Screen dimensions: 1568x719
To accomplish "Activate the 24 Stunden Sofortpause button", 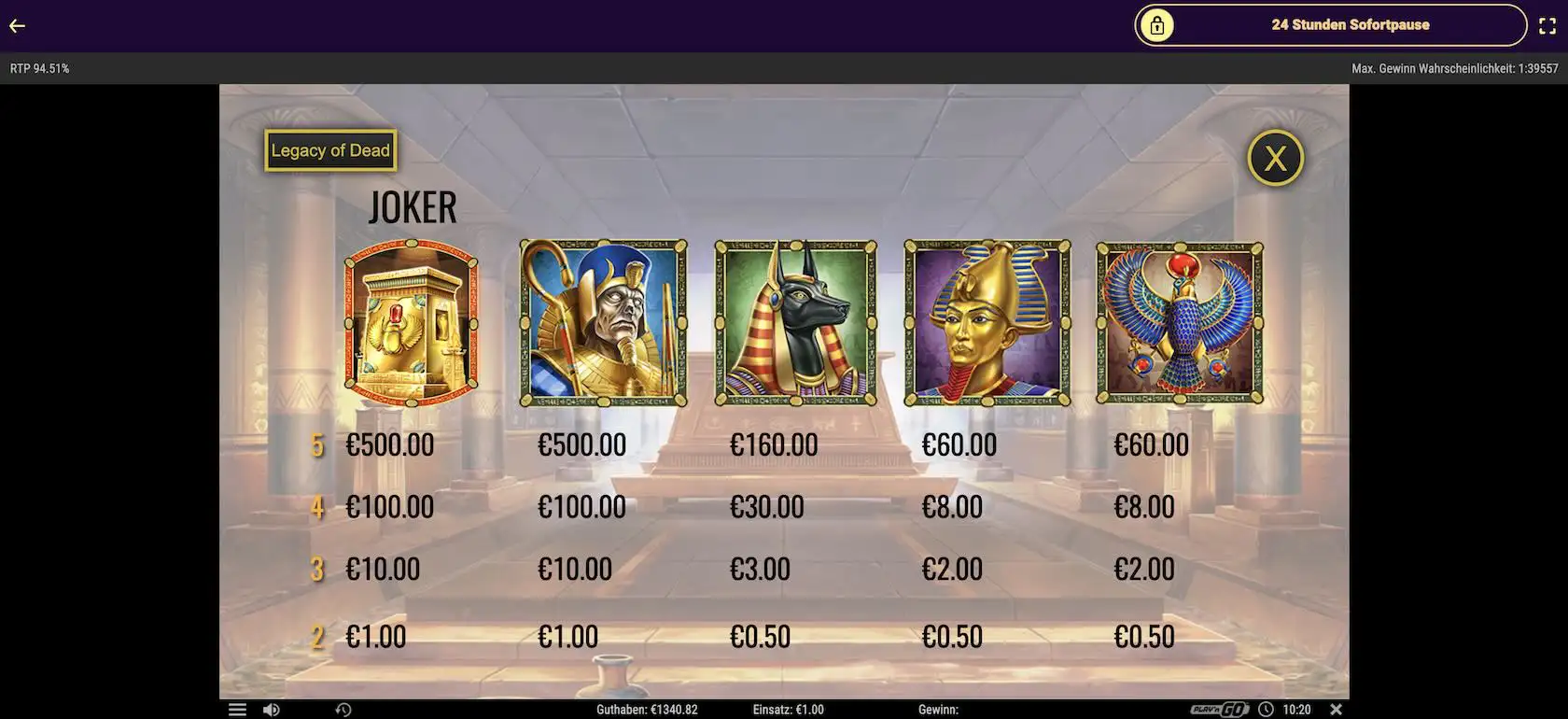I will 1330,25.
